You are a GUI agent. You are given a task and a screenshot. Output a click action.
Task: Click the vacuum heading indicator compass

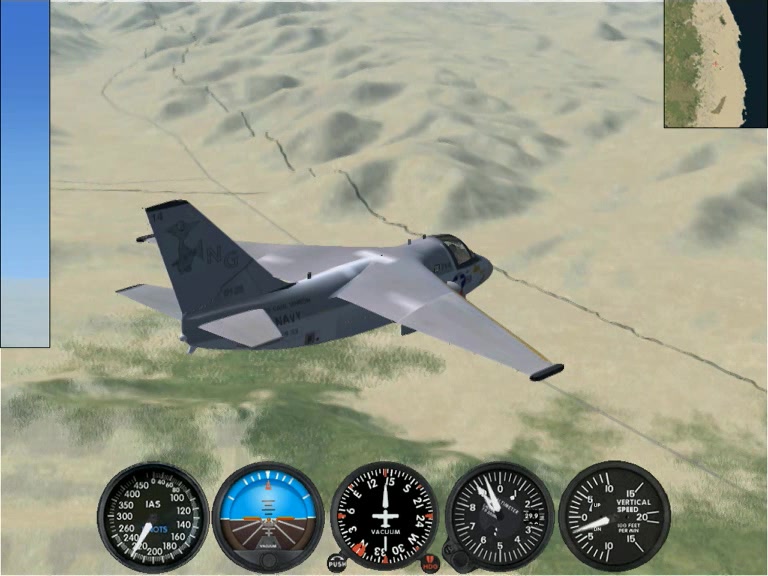pos(384,515)
